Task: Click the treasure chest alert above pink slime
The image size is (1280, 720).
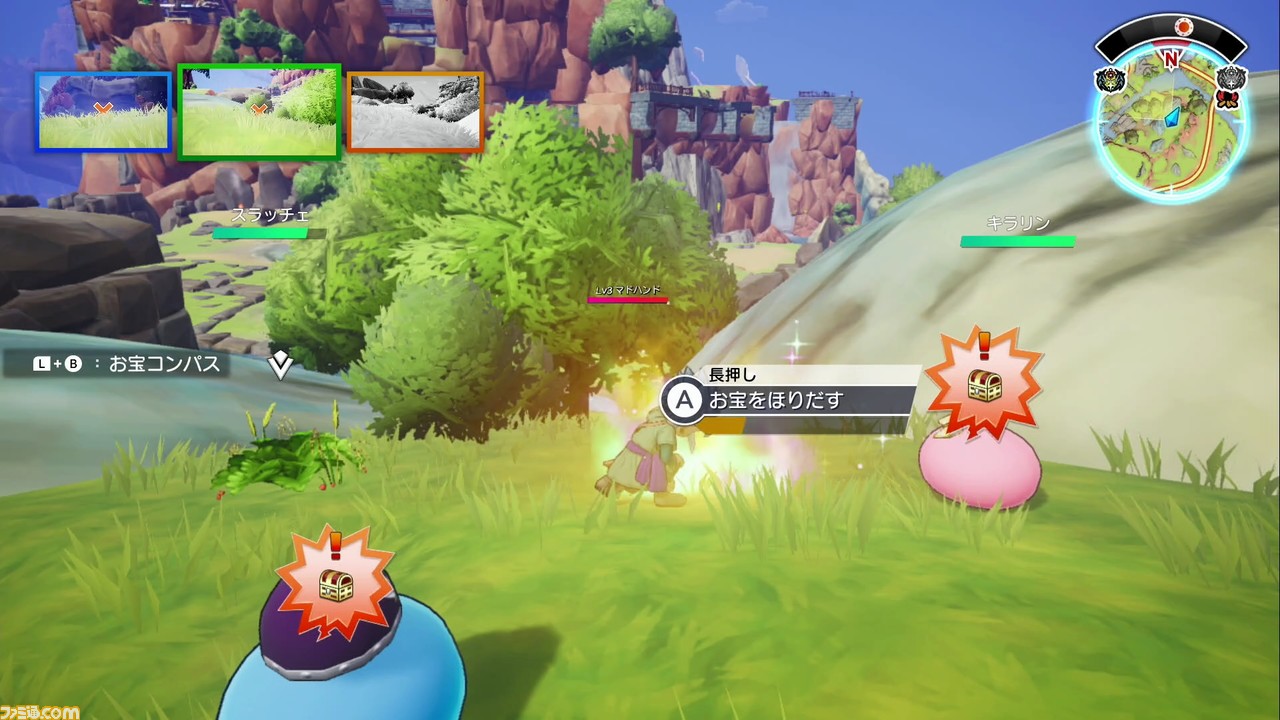Action: click(984, 385)
